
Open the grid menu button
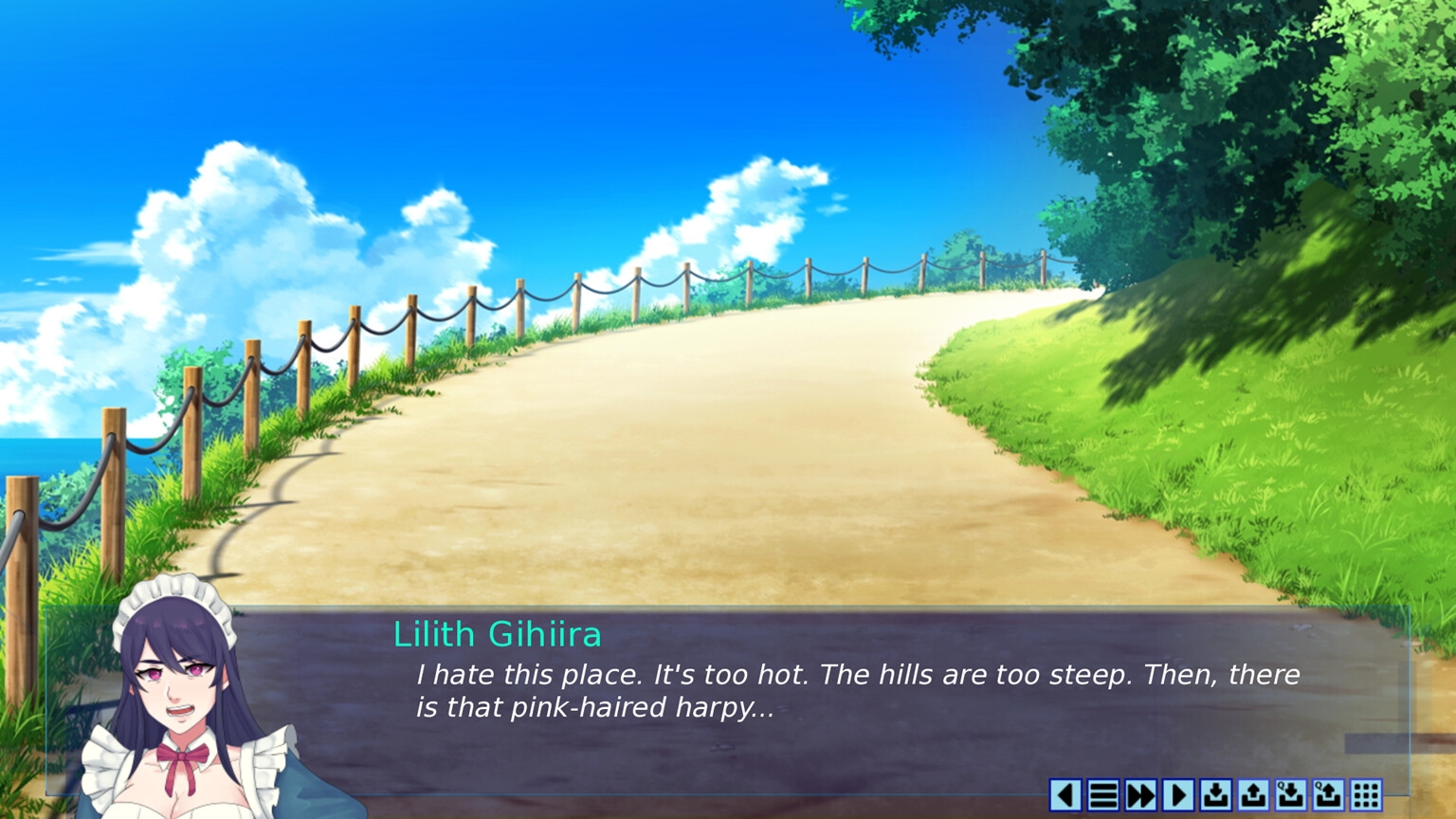click(x=1365, y=794)
